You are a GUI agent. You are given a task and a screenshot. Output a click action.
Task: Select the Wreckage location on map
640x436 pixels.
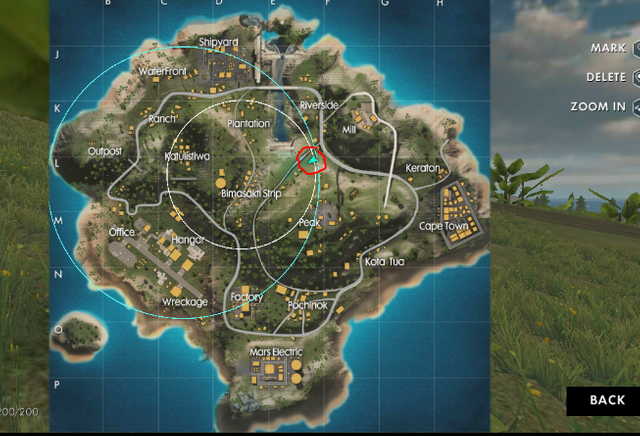pyautogui.click(x=185, y=302)
